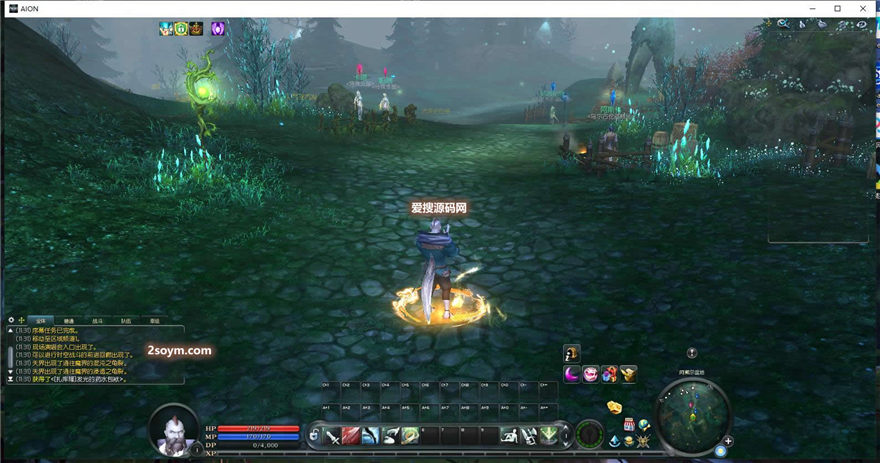Open the shop storefront icon
This screenshot has width=880, height=463.
pyautogui.click(x=630, y=424)
